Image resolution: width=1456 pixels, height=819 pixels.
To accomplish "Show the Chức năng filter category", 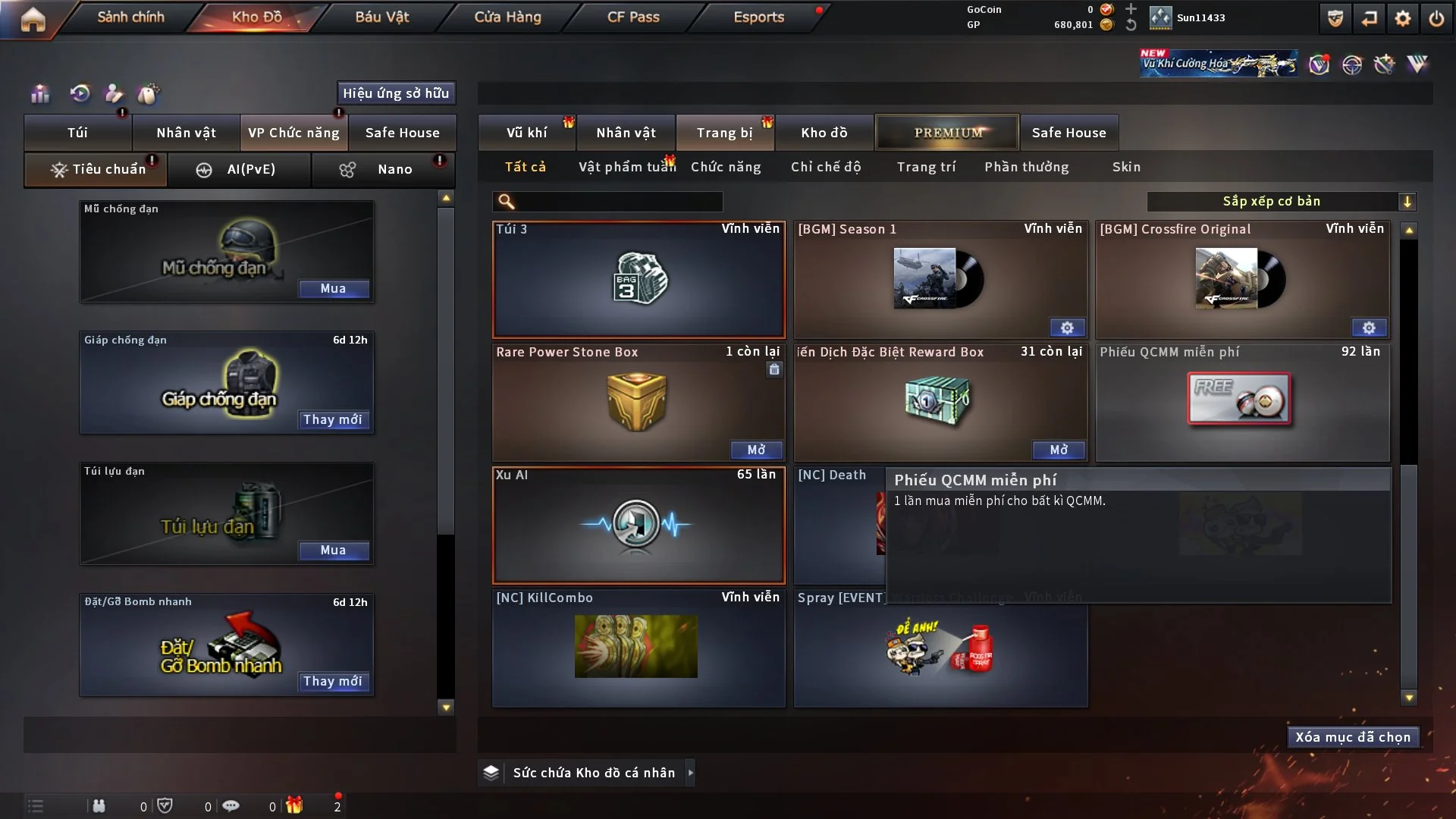I will tap(726, 167).
